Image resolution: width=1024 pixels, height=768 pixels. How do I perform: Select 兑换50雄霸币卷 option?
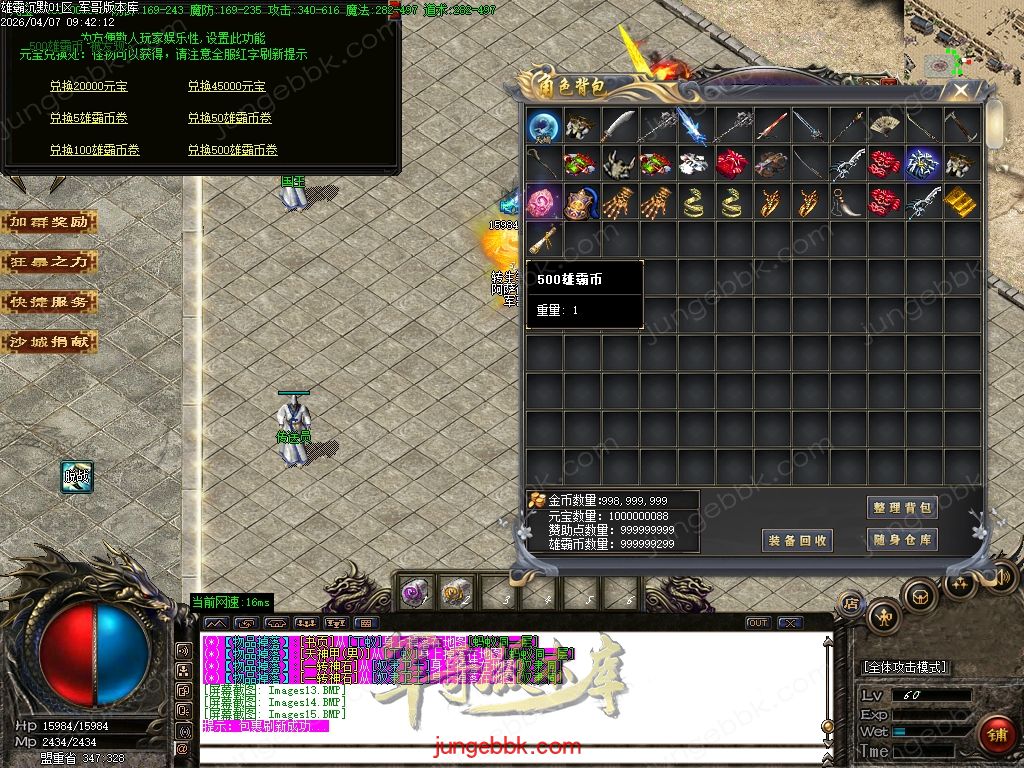pos(229,118)
